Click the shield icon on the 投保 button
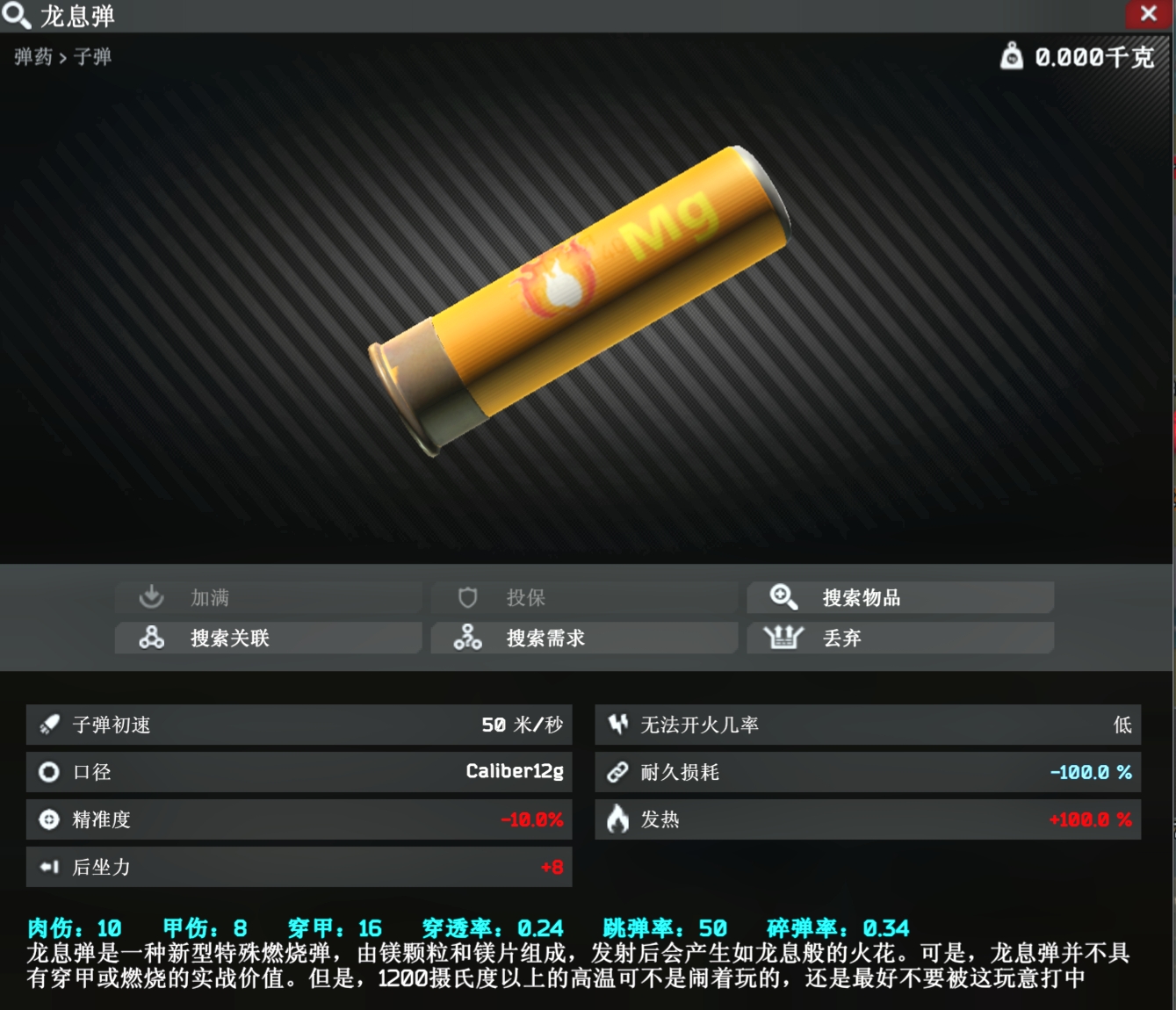Image resolution: width=1176 pixels, height=1010 pixels. [467, 596]
